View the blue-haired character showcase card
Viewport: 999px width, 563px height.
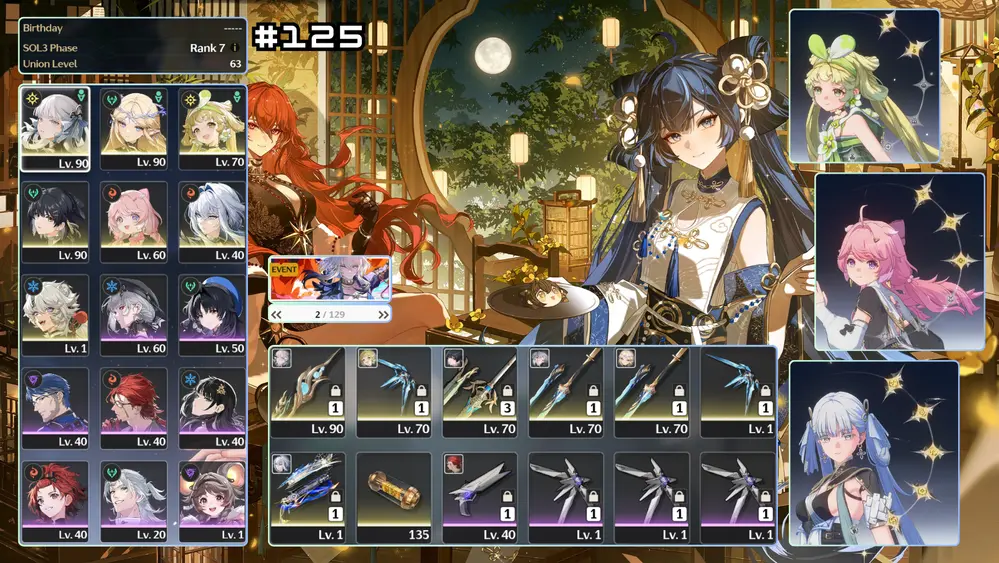[873, 453]
